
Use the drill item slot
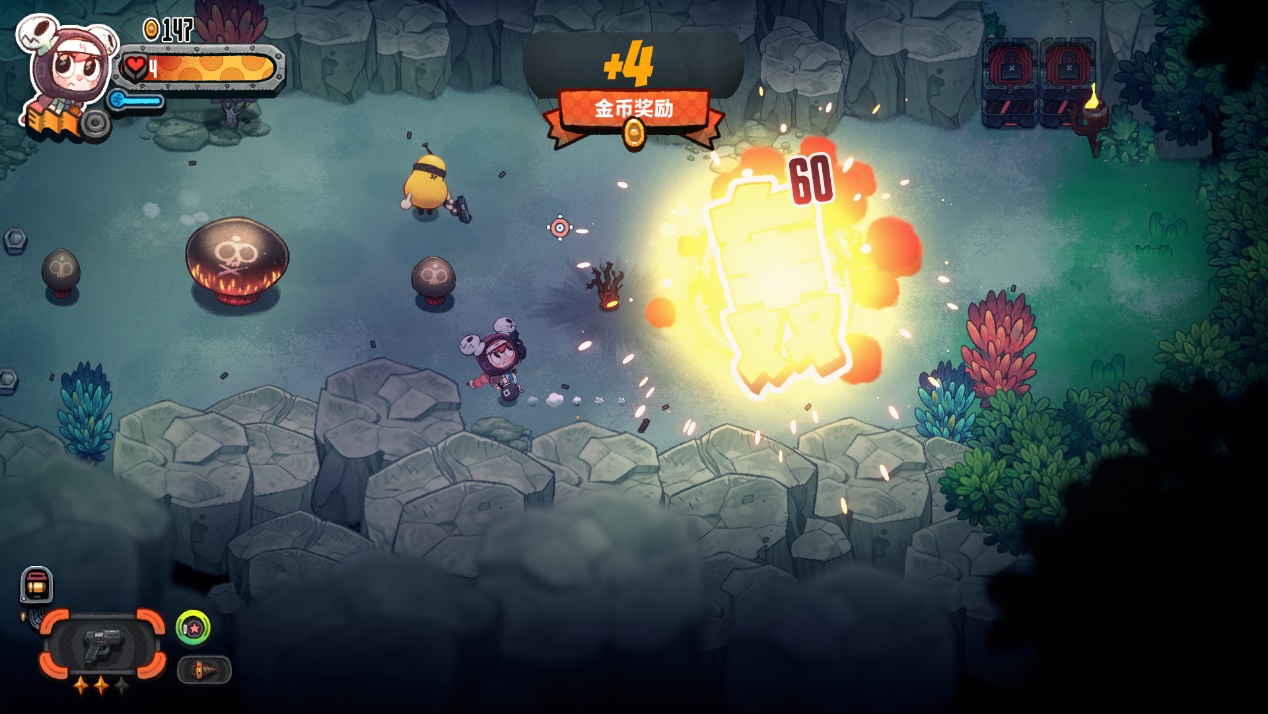204,669
